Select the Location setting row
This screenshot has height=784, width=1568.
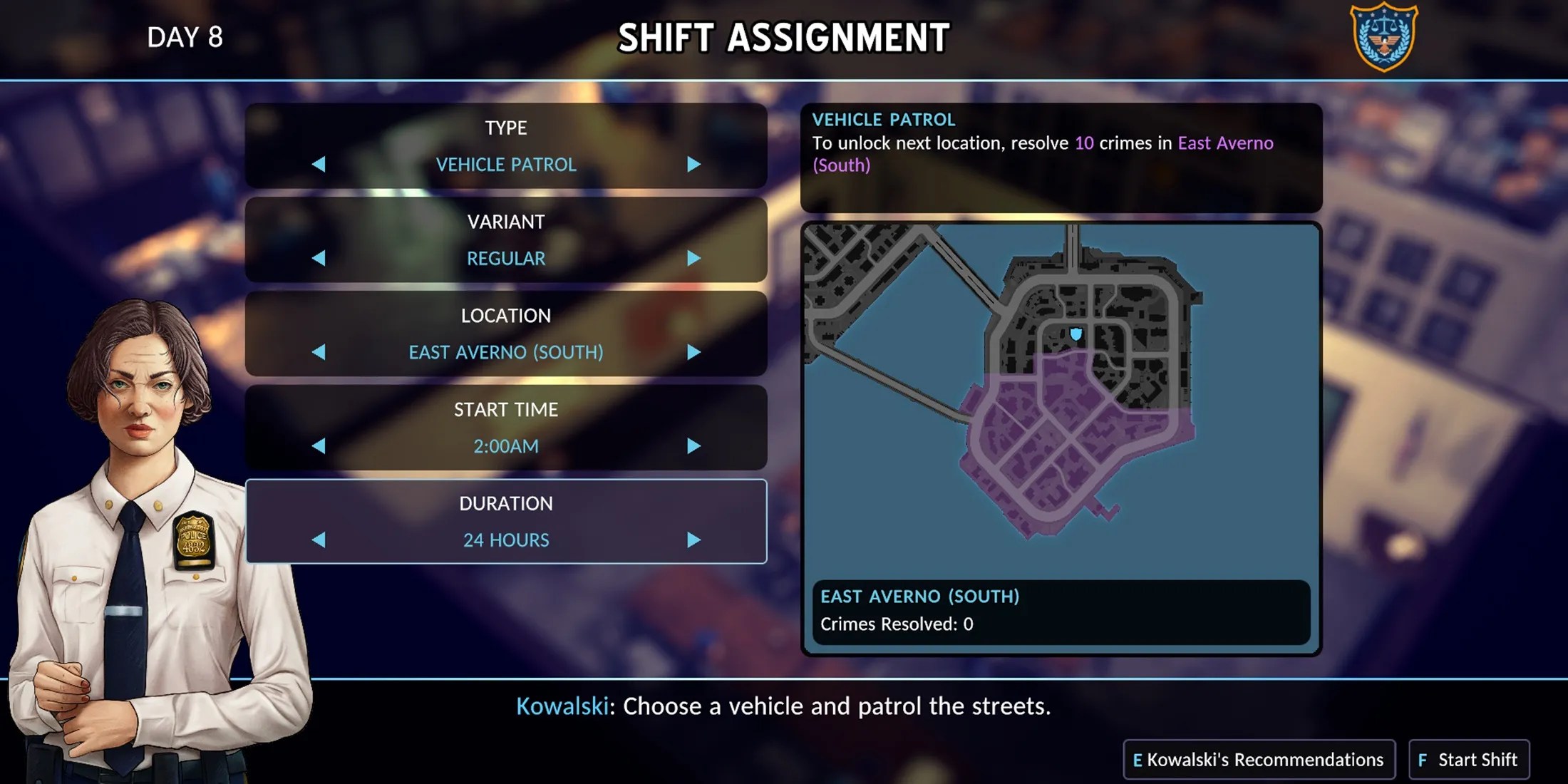506,316
